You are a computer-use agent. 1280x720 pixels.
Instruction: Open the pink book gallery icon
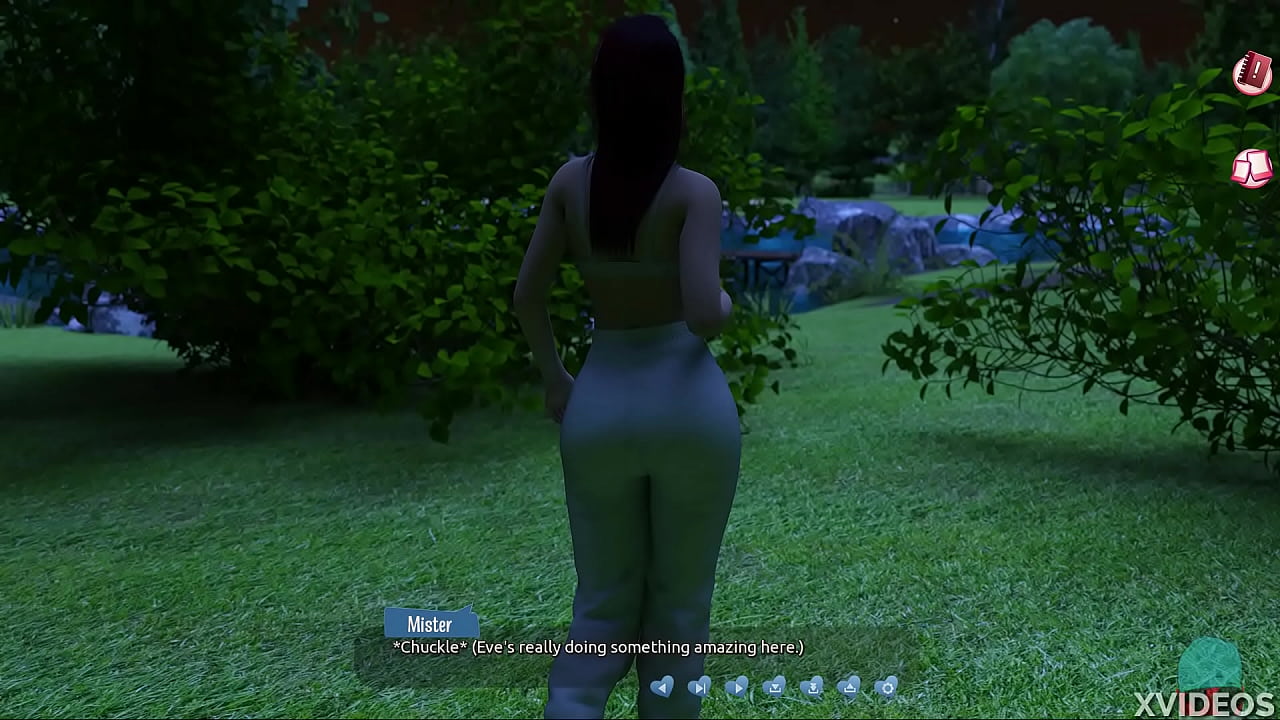point(1250,168)
